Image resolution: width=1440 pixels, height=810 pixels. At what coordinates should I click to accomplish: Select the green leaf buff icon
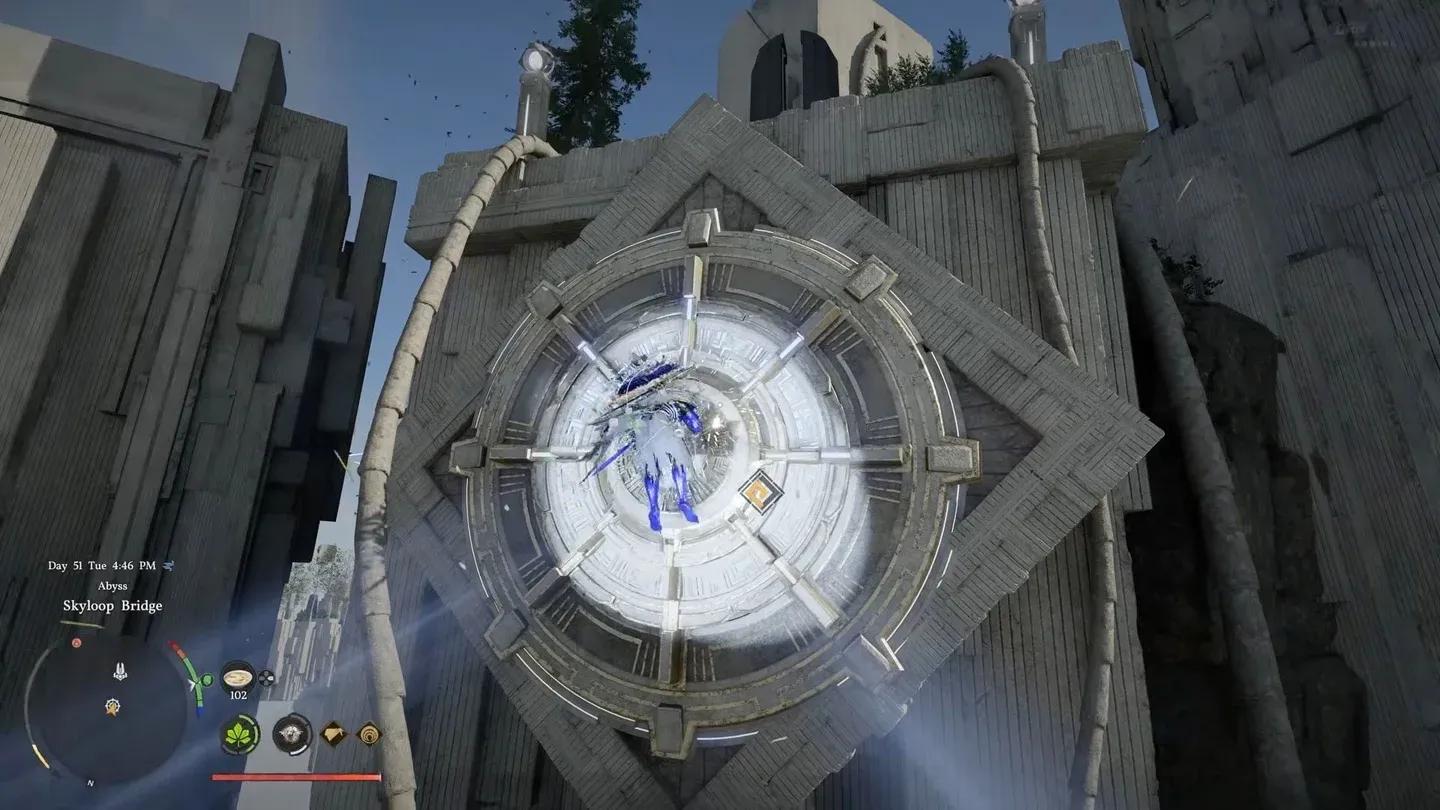tap(239, 734)
